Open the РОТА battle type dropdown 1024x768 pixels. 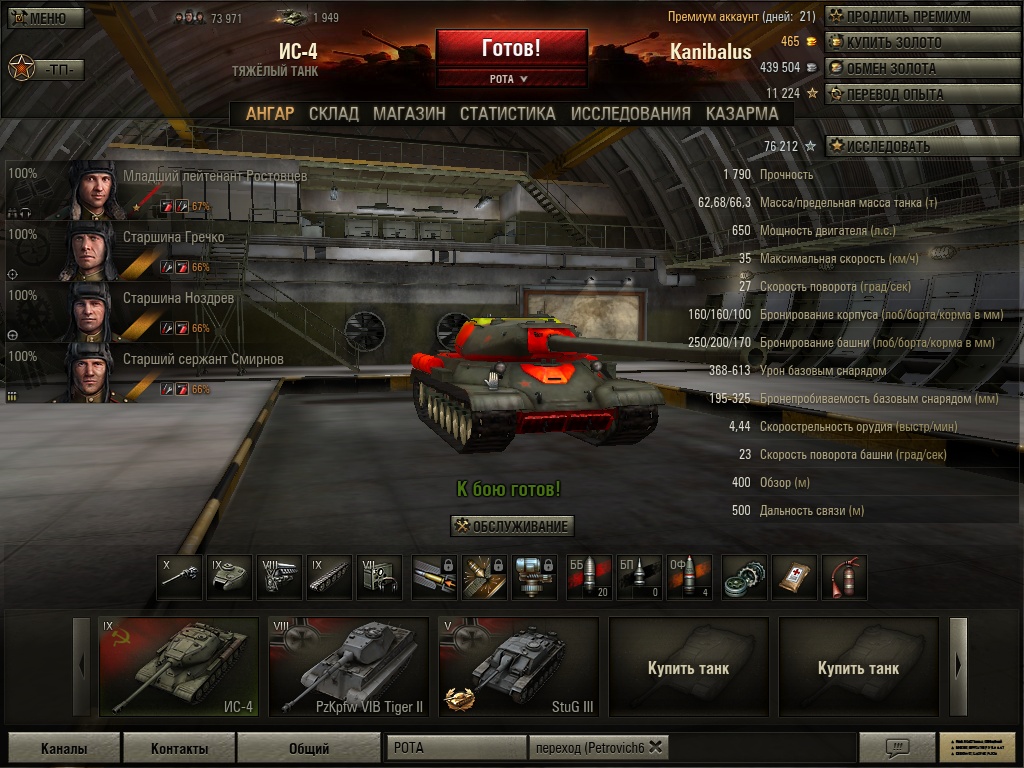(x=511, y=78)
